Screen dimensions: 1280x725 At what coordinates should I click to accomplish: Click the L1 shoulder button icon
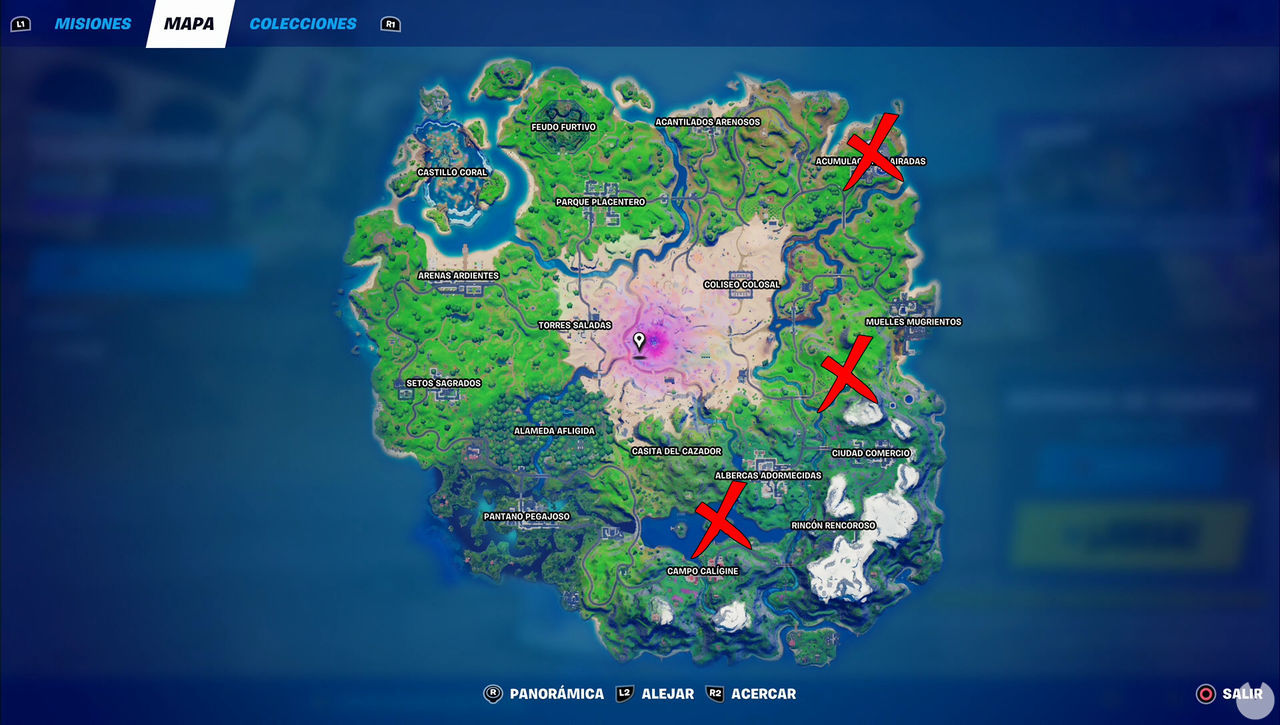pos(22,23)
